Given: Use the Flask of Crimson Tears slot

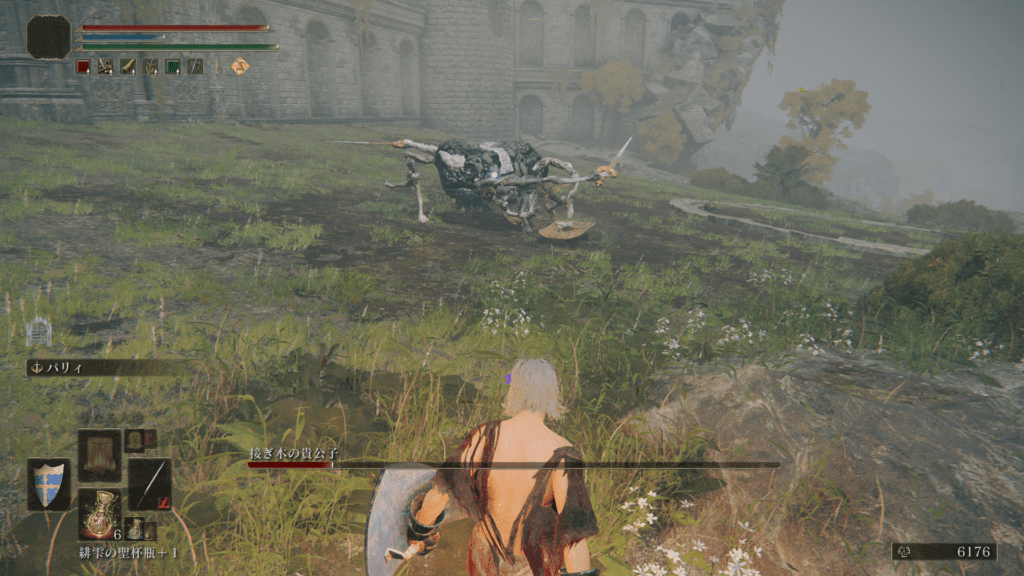Looking at the screenshot, I should point(99,513).
